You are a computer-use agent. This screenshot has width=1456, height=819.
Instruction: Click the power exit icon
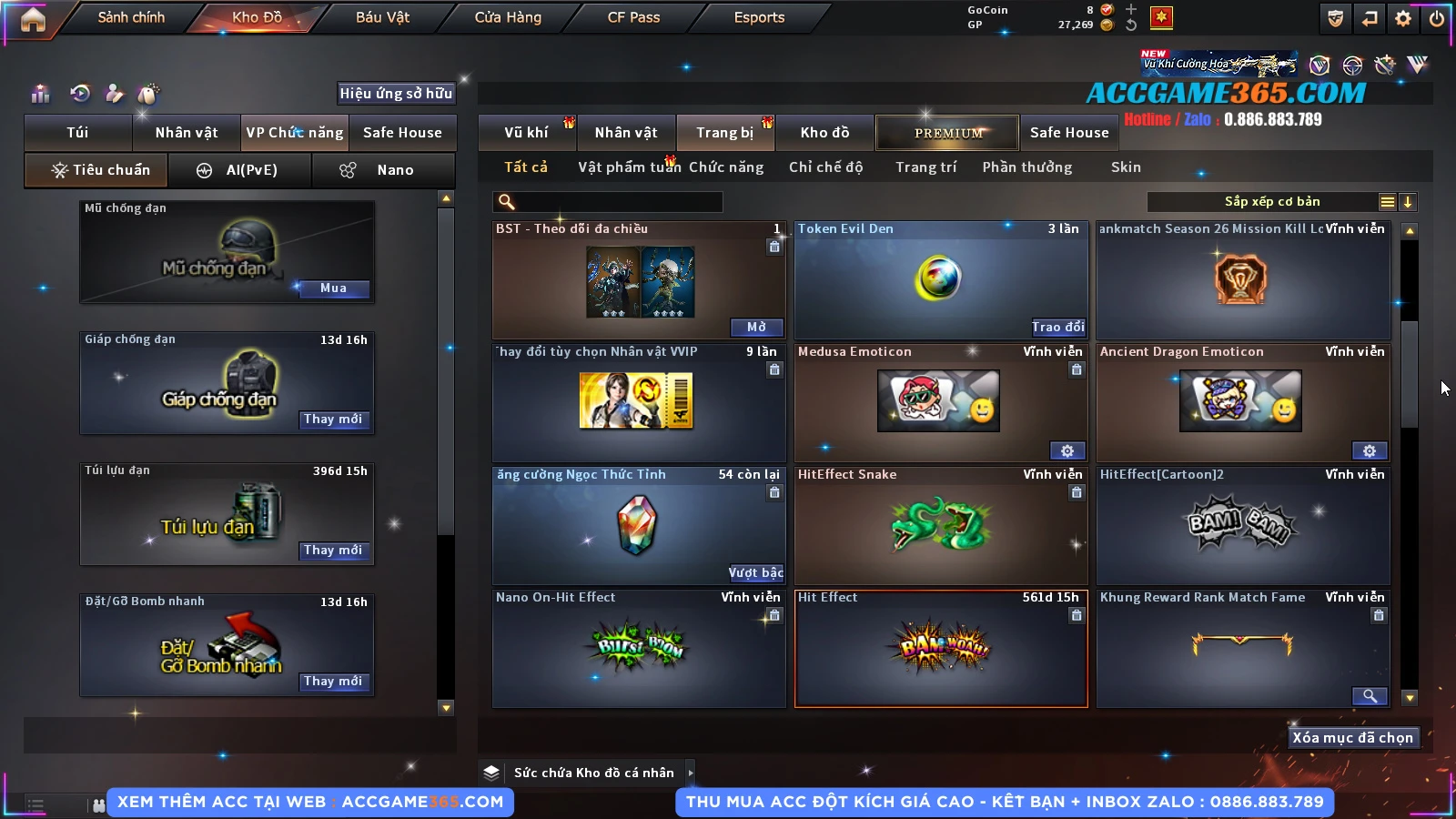[1437, 18]
